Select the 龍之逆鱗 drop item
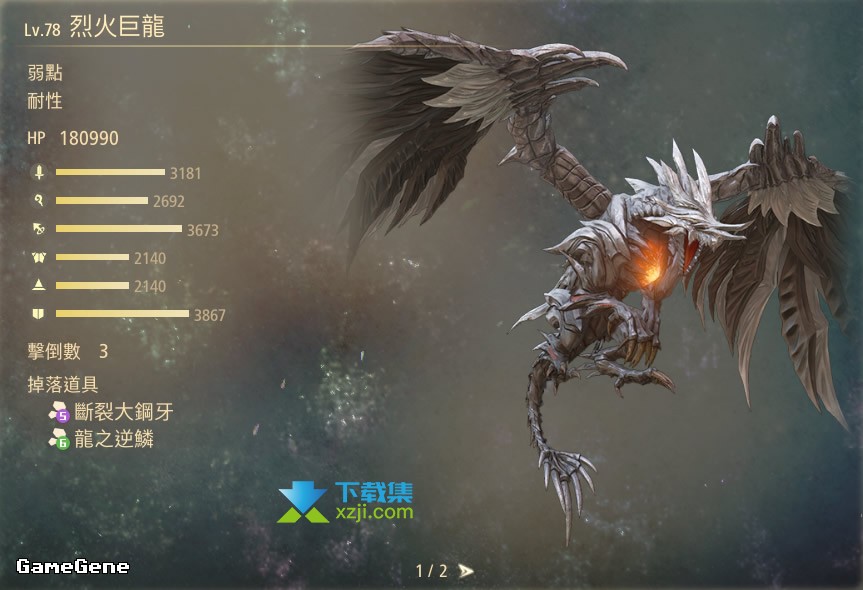863x590 pixels. click(x=113, y=438)
